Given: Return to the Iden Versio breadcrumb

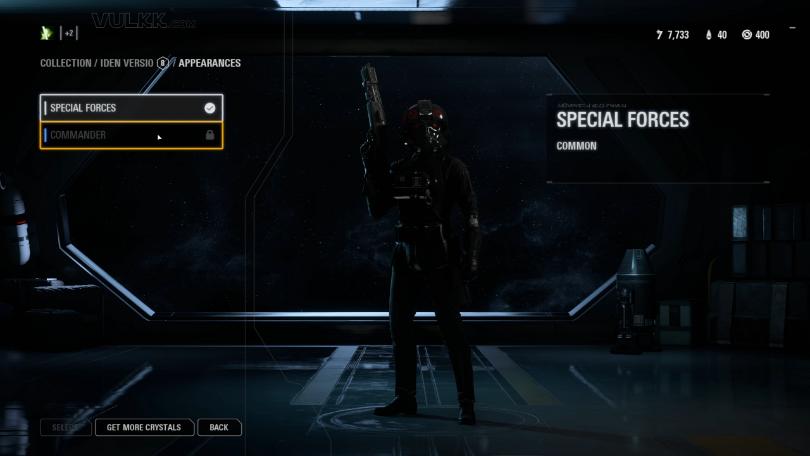Looking at the screenshot, I should [127, 63].
